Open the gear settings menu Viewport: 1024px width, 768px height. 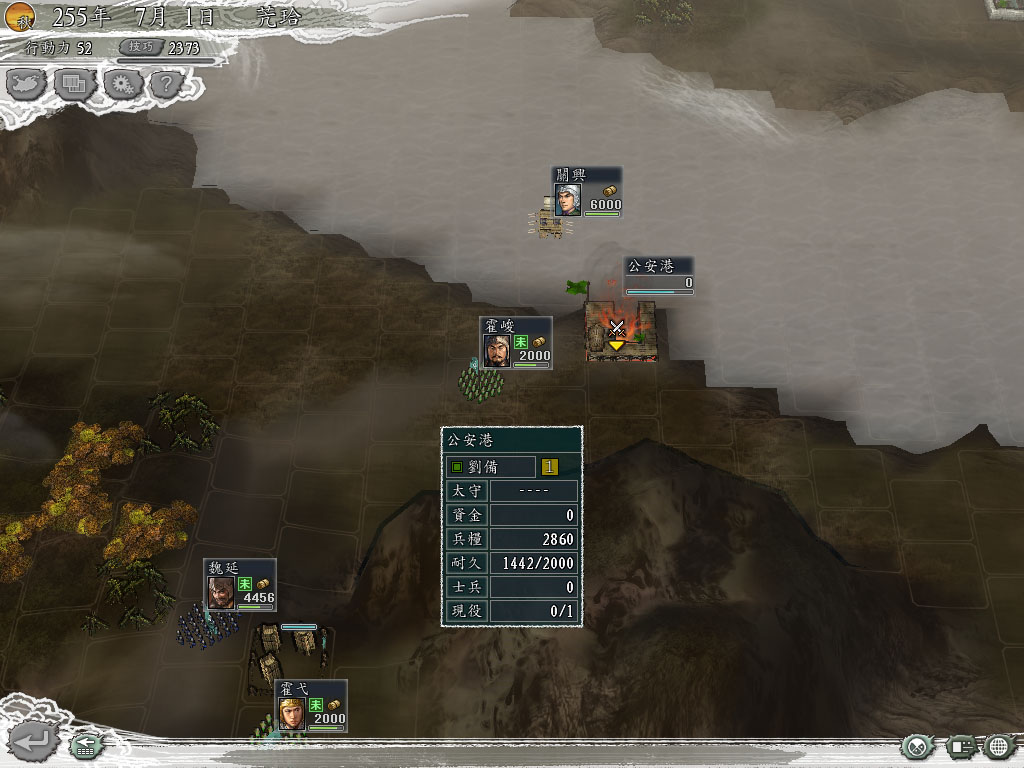(122, 84)
